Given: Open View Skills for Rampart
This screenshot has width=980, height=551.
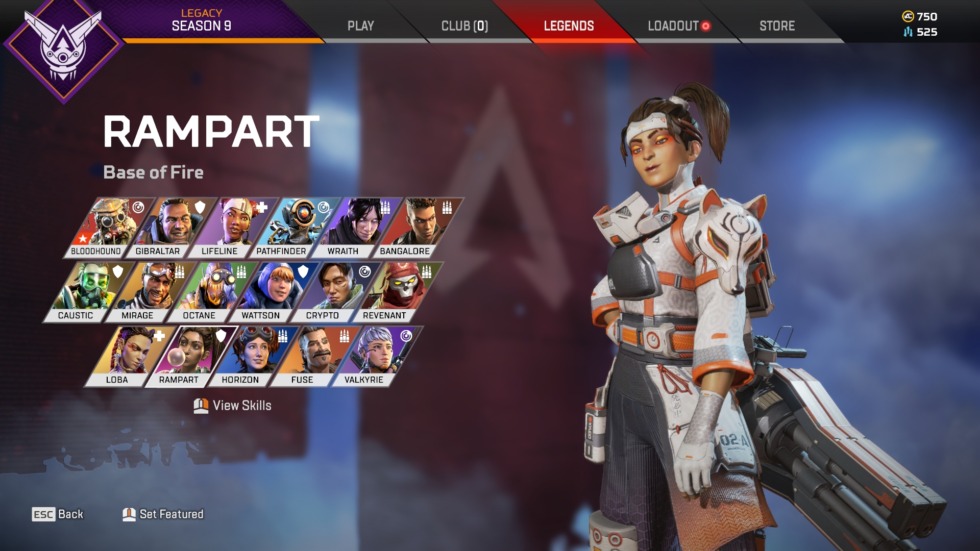Looking at the screenshot, I should point(233,406).
